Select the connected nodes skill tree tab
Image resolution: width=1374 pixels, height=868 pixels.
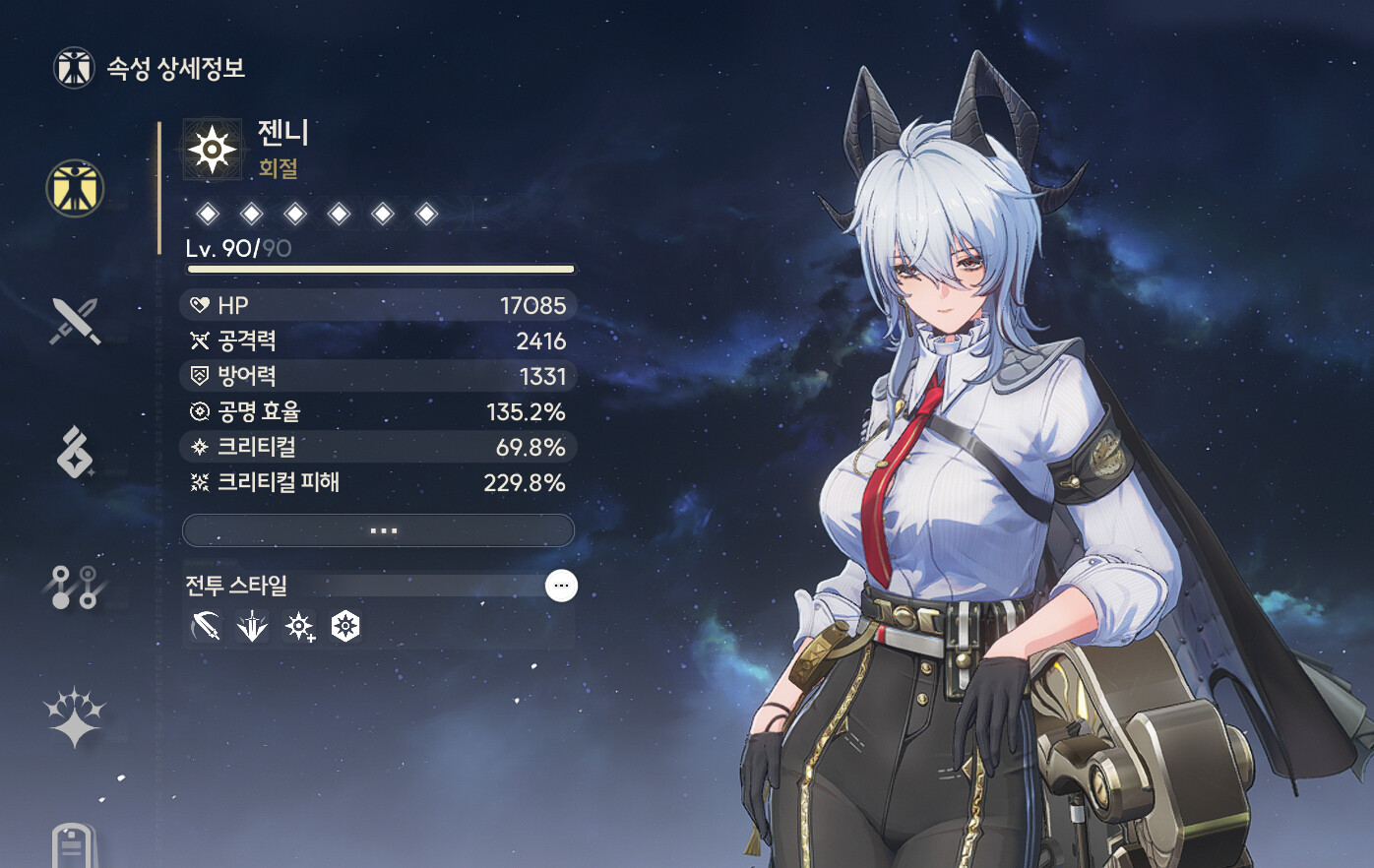(75, 587)
